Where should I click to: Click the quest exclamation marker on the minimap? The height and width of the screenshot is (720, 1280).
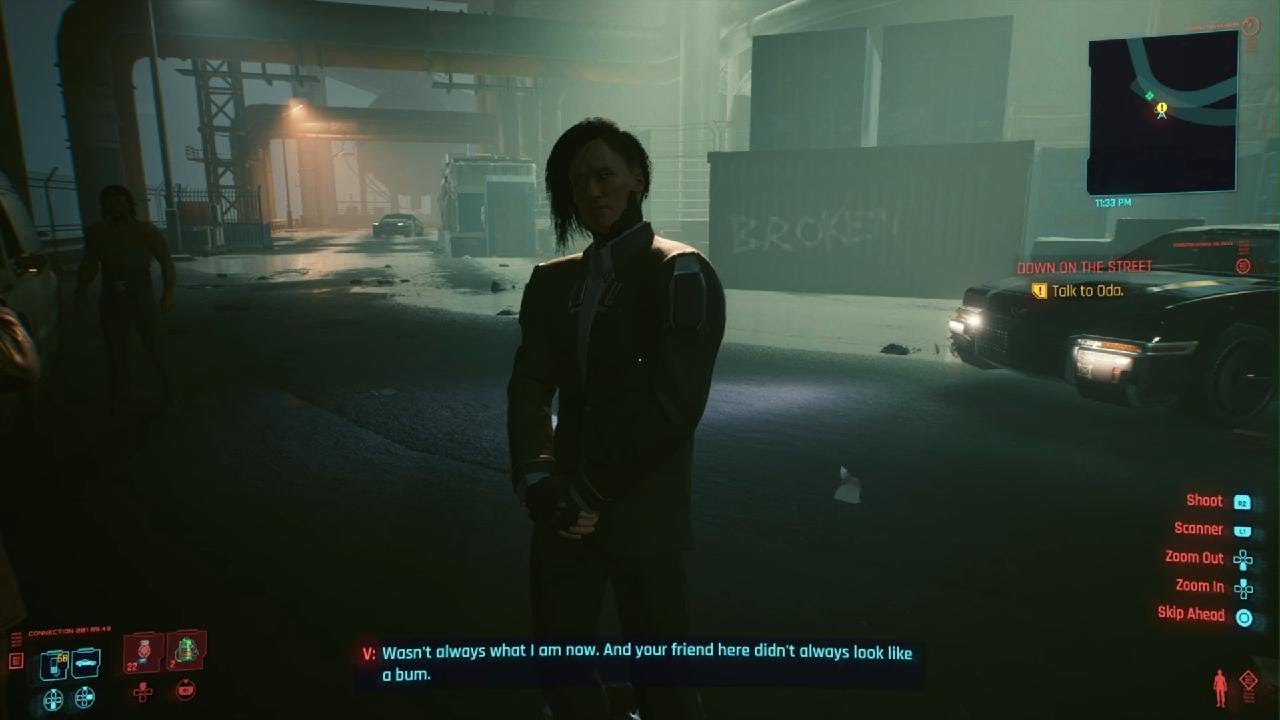click(1162, 107)
